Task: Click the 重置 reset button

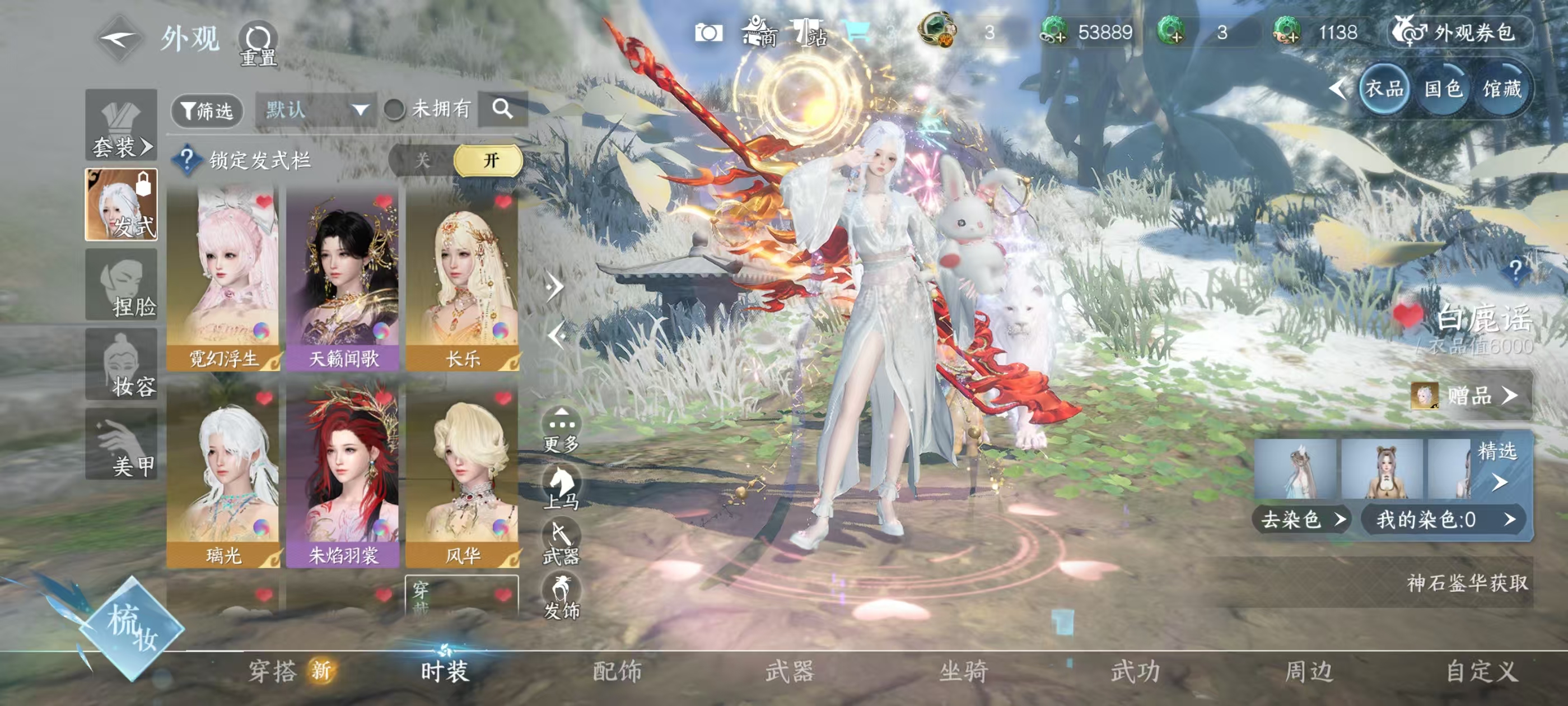Action: (258, 44)
